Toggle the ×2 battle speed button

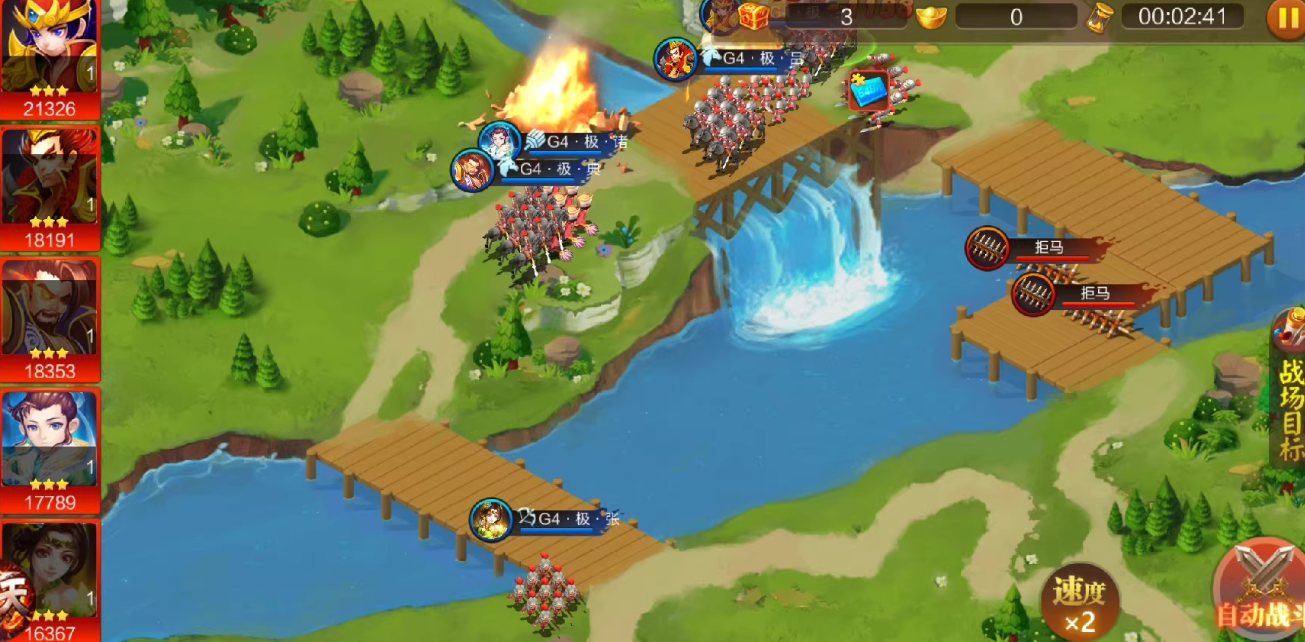[x=1079, y=602]
